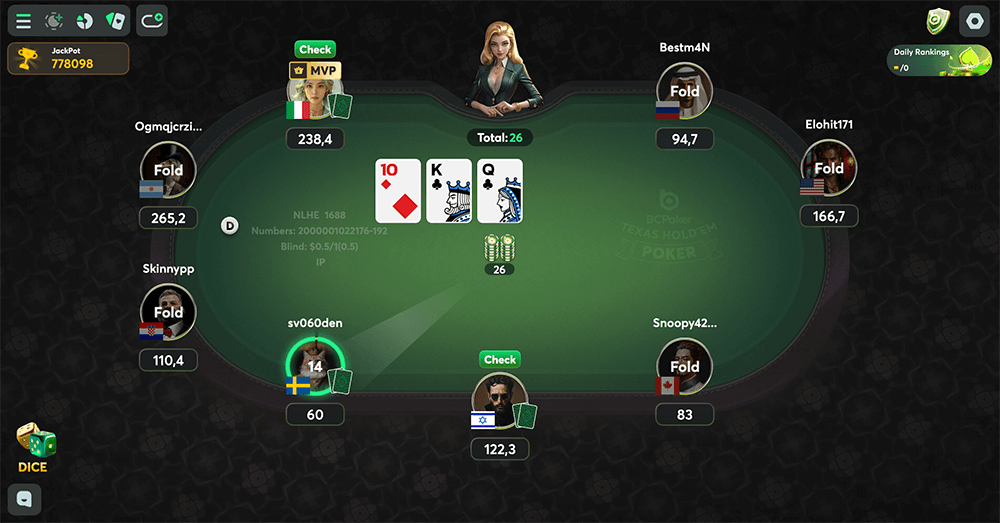Click the chip with plus sign icon
1000x523 pixels.
click(x=54, y=20)
